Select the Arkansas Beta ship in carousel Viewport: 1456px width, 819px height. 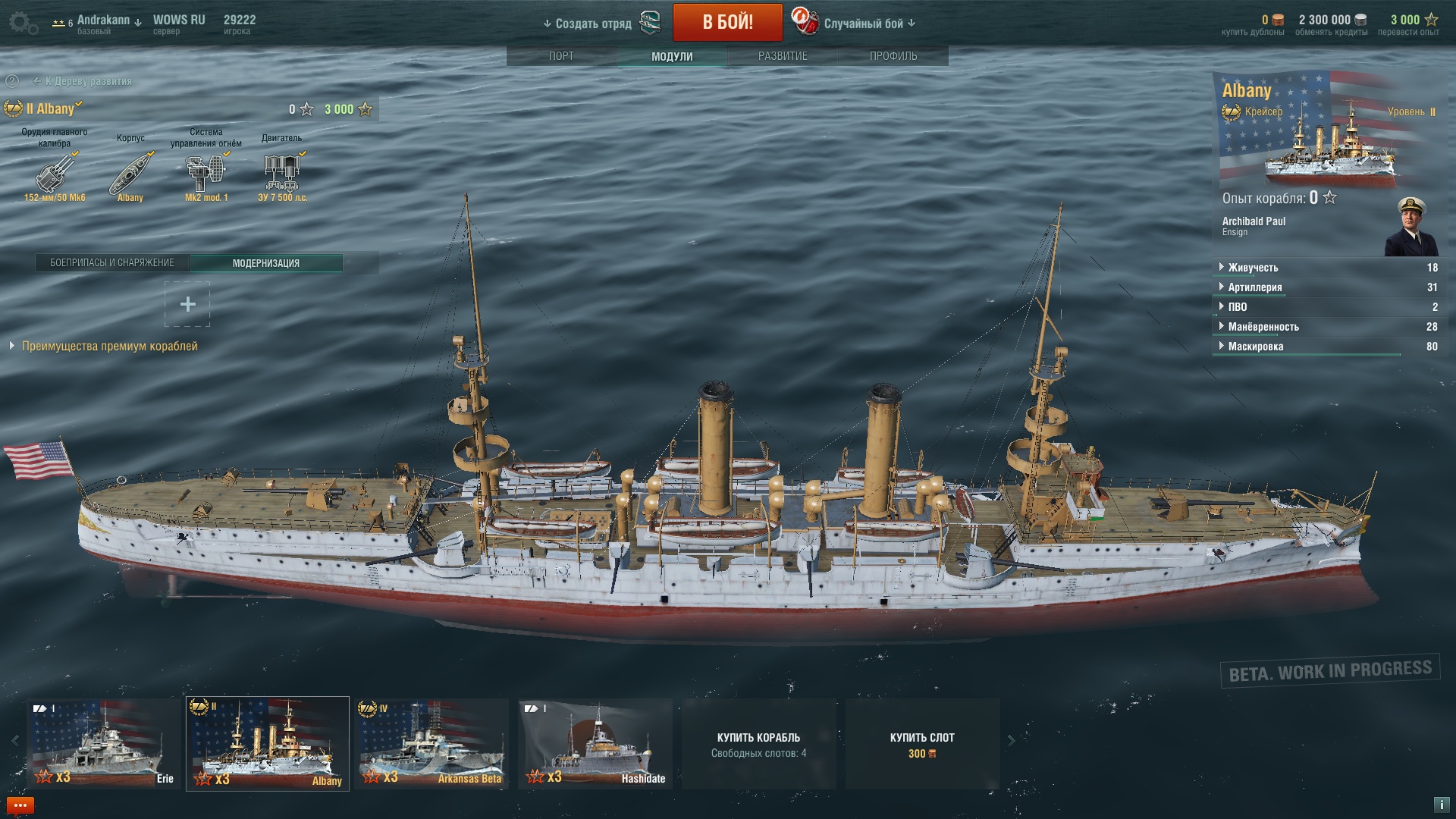click(432, 743)
